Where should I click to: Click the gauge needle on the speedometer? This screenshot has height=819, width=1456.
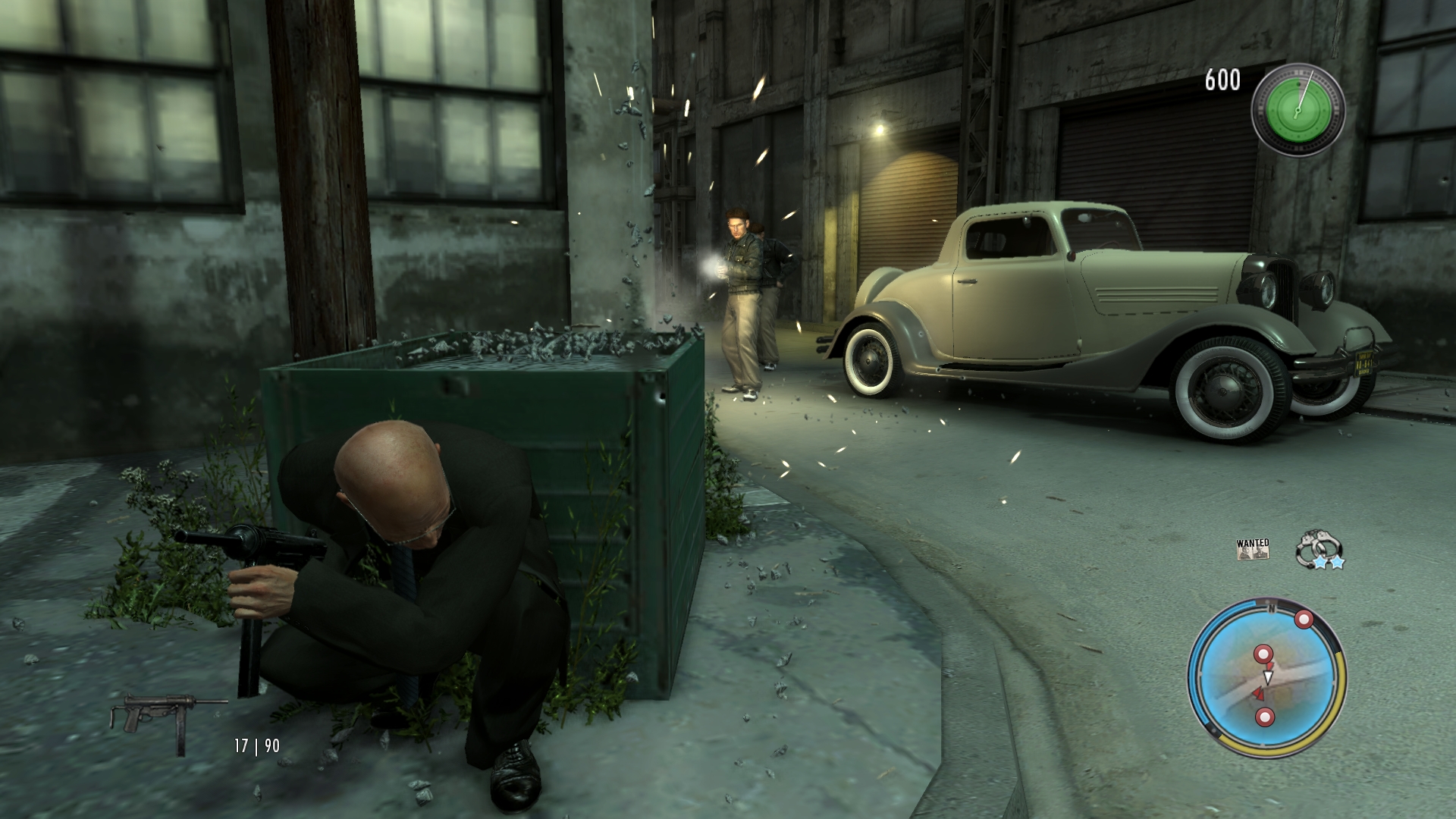(x=1306, y=90)
